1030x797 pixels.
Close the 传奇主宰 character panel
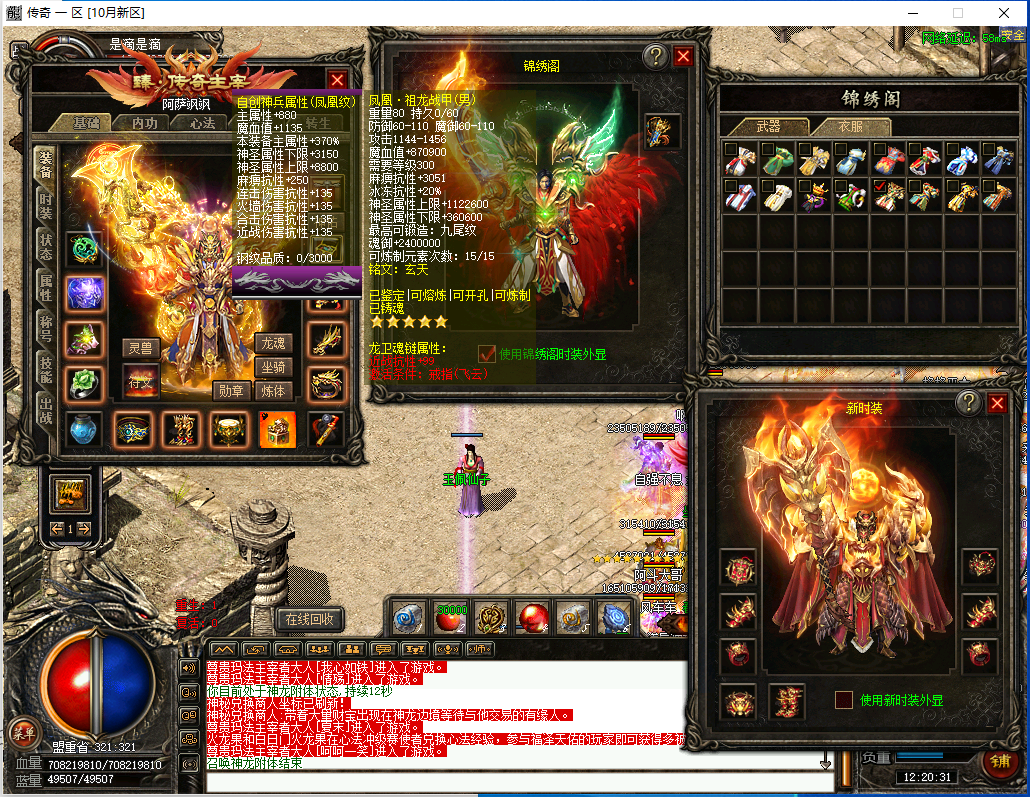pos(338,80)
